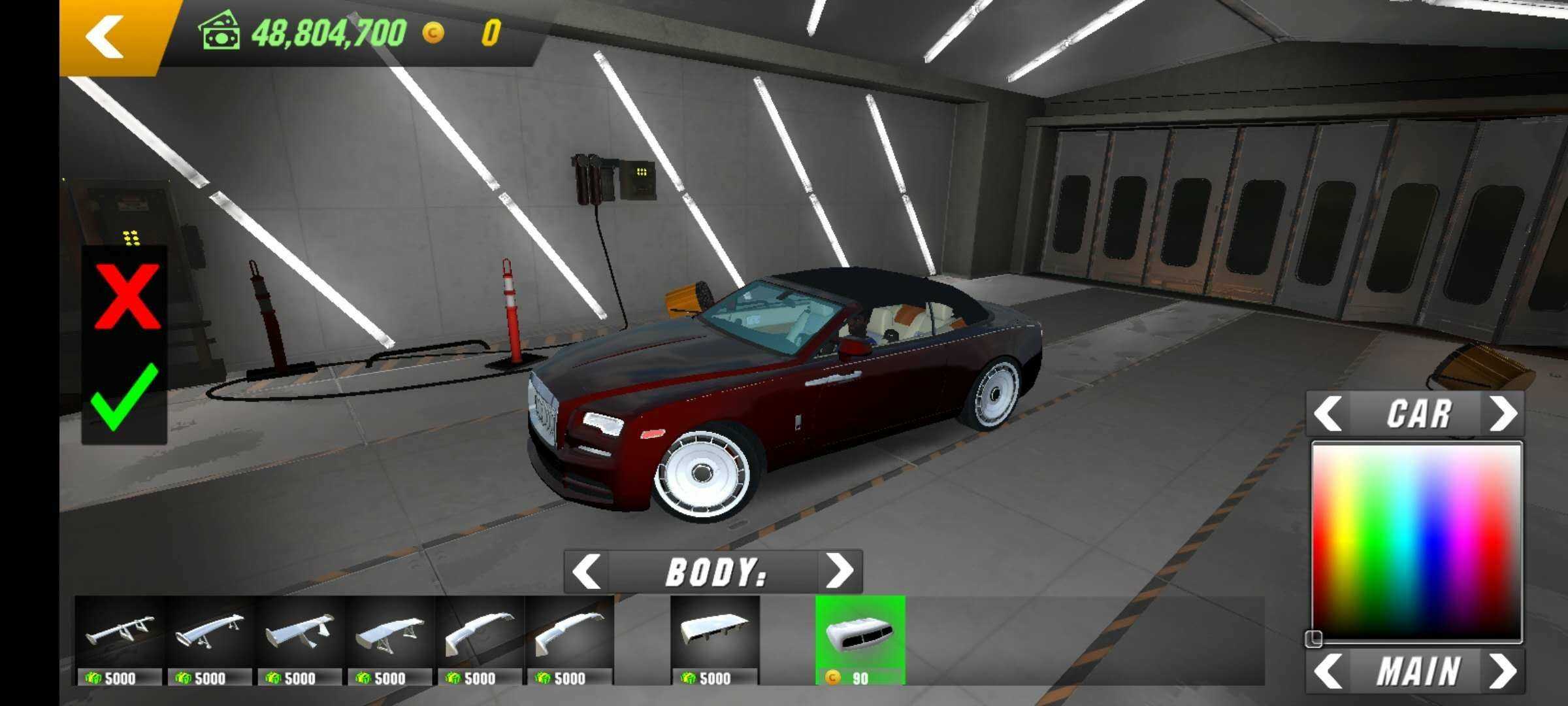Confirm the purchase with the green checkmark
The image size is (1568, 706).
point(124,397)
